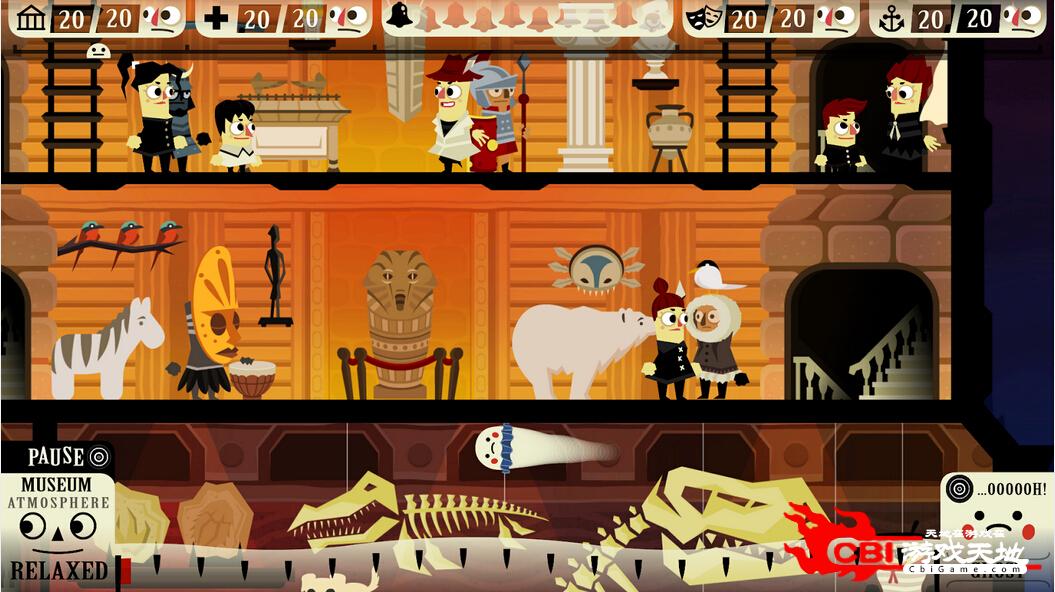The height and width of the screenshot is (592, 1055).
Task: Trigger the ...OOOOOH! ghost scare button
Action: click(997, 490)
